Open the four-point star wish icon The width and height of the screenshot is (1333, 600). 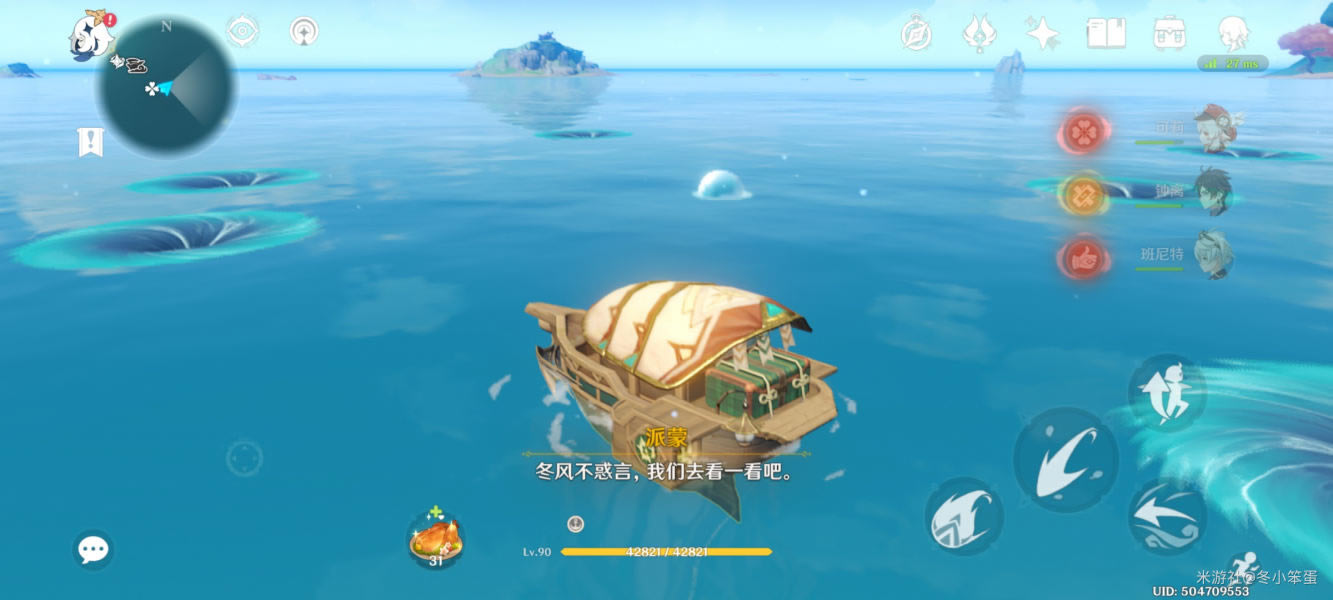1042,34
